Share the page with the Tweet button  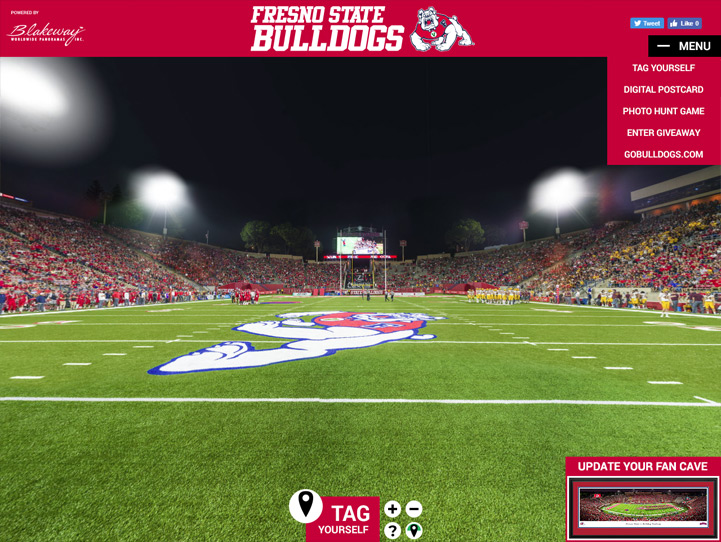646,23
